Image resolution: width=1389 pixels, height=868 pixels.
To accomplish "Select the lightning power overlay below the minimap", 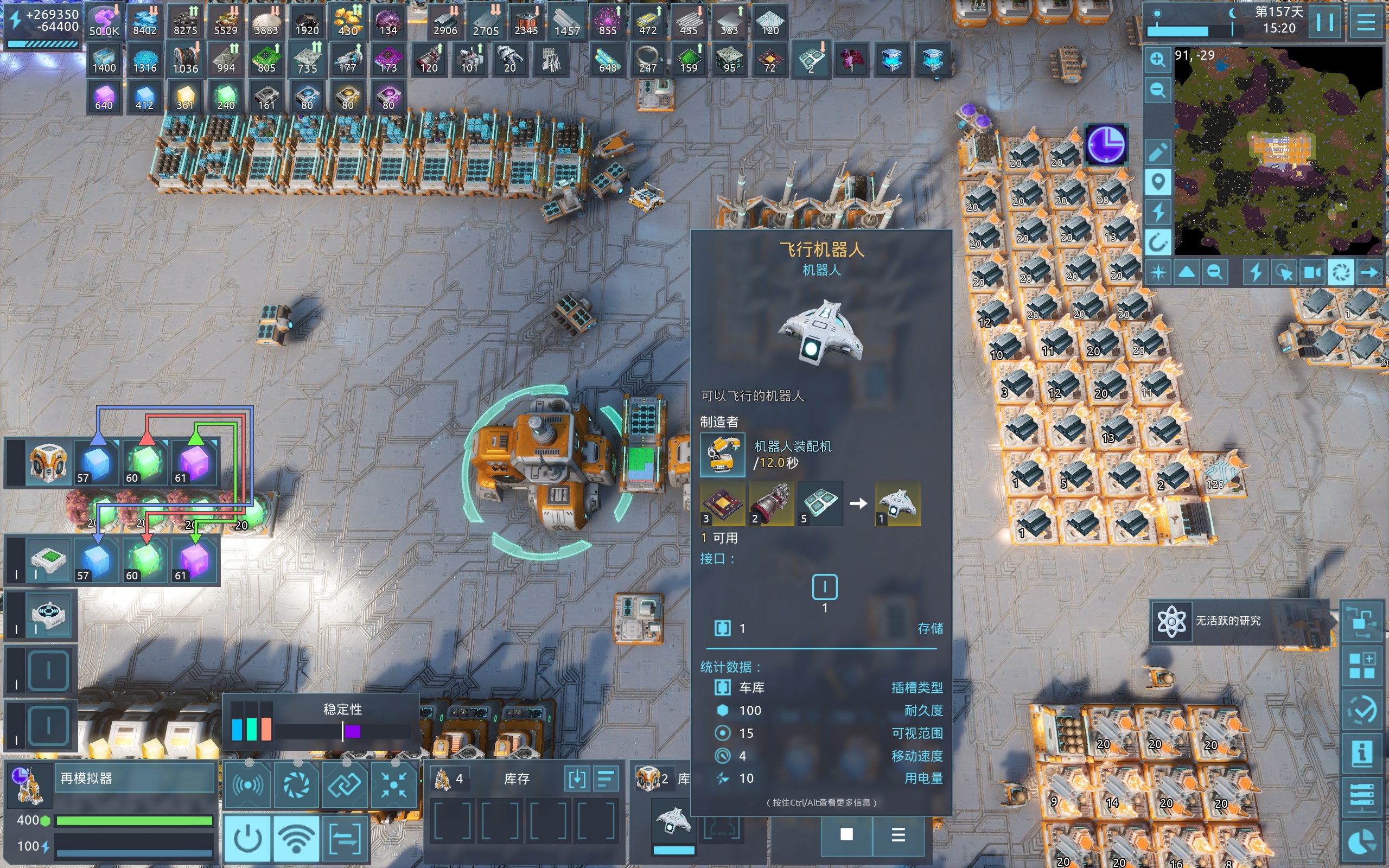I will pyautogui.click(x=1256, y=272).
